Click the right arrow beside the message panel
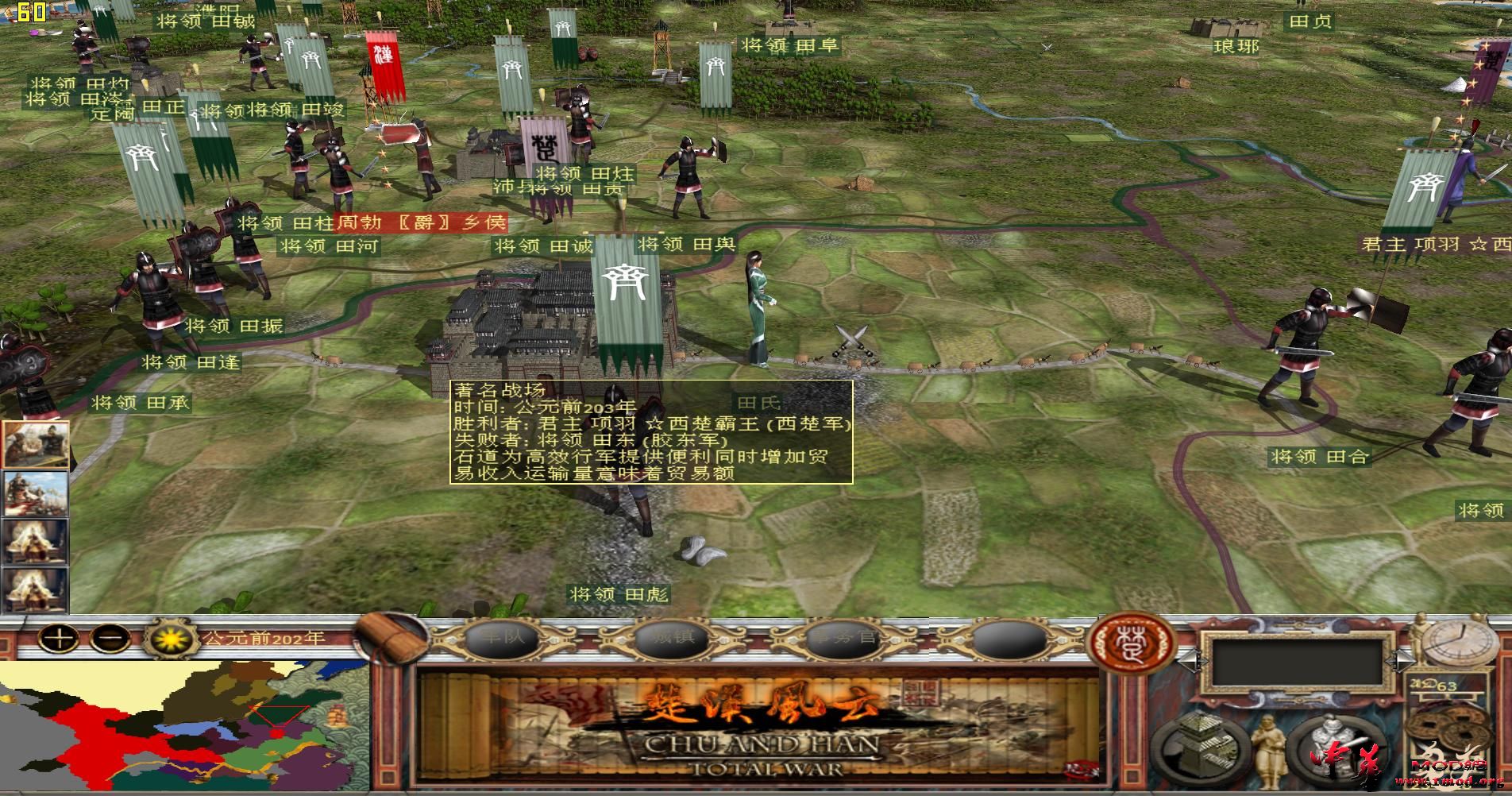 pos(1402,661)
